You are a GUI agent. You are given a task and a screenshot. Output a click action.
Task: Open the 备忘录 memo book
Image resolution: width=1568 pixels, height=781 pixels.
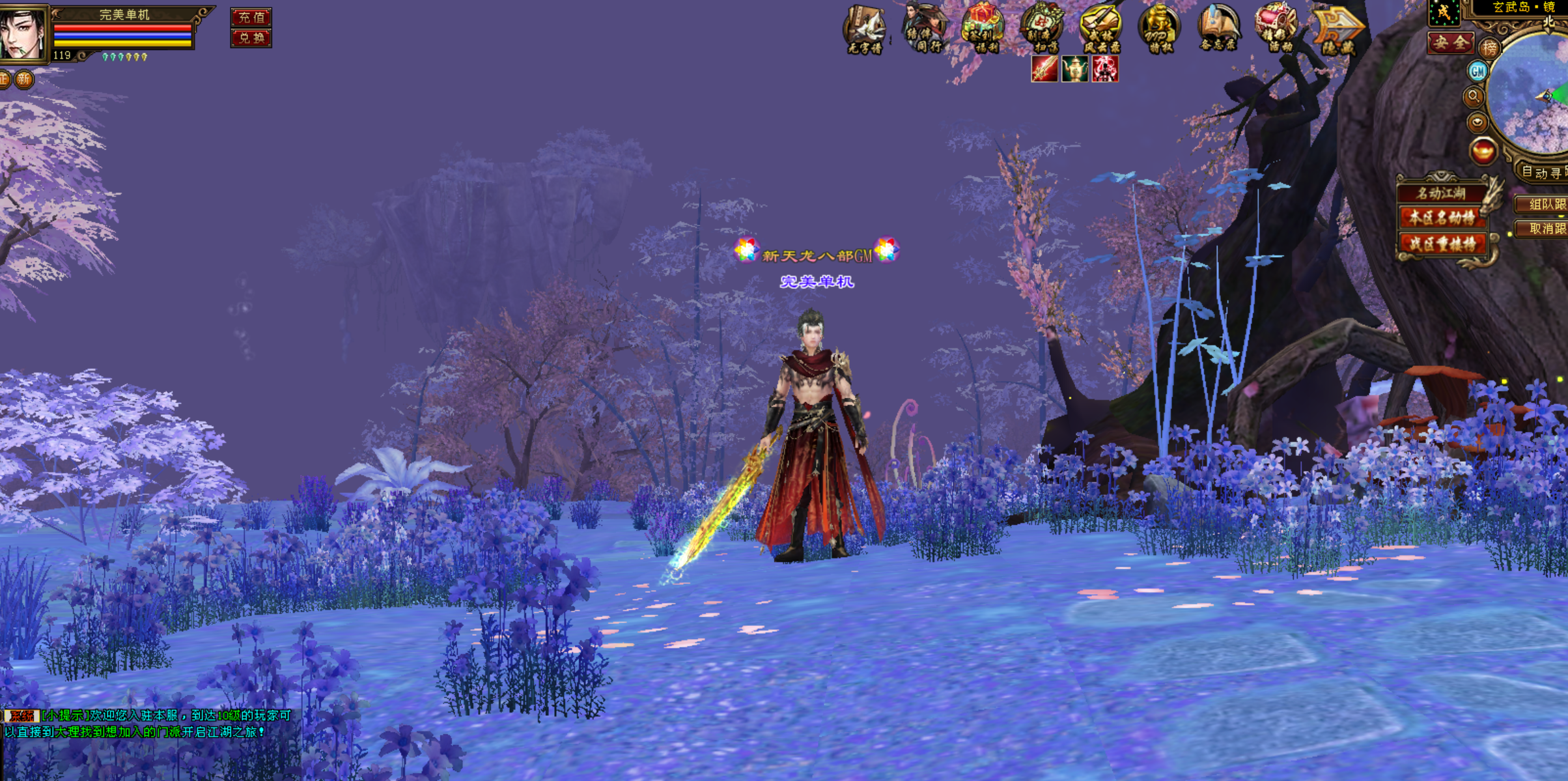pyautogui.click(x=1218, y=28)
